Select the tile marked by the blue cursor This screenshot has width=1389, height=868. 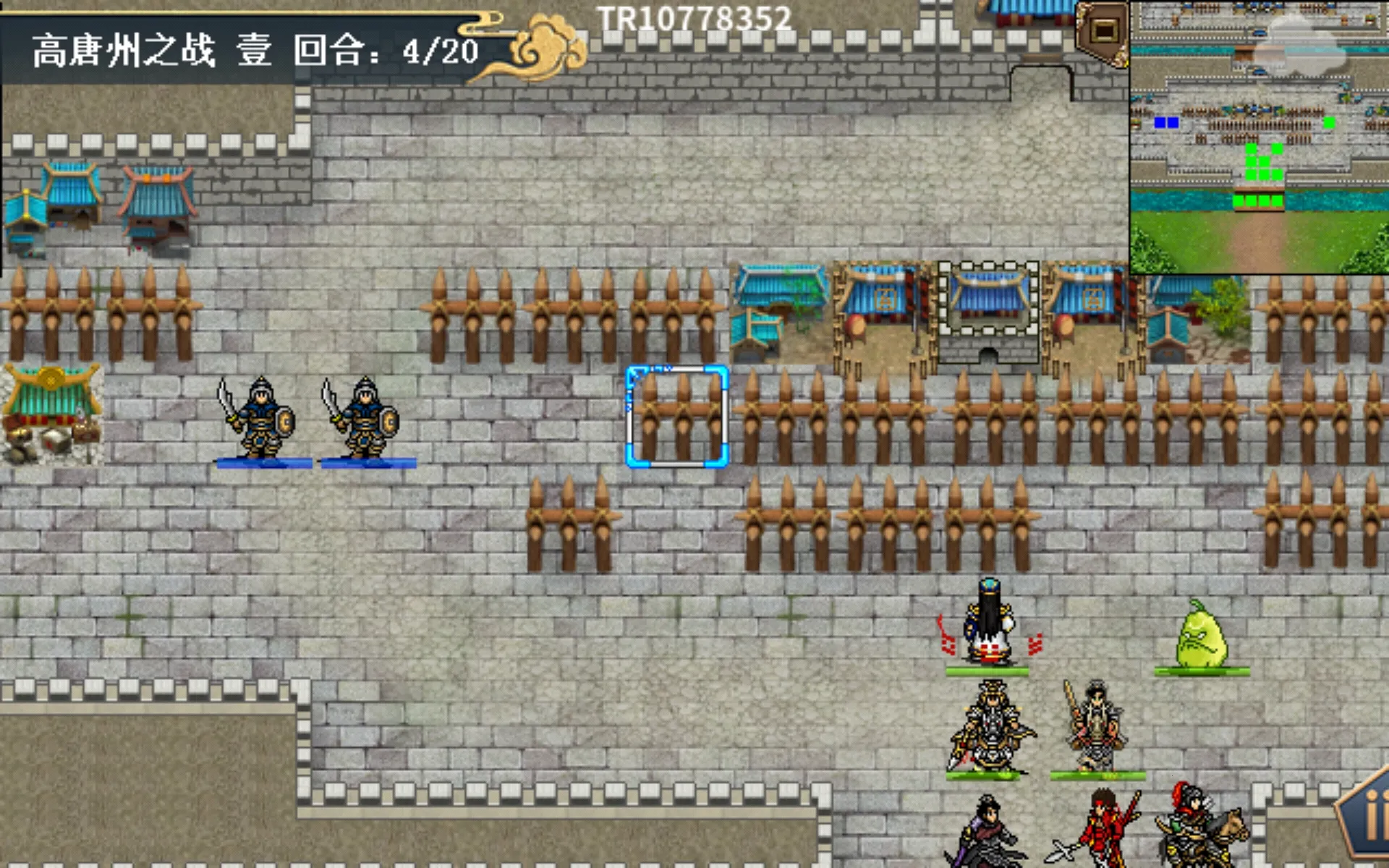pos(677,417)
